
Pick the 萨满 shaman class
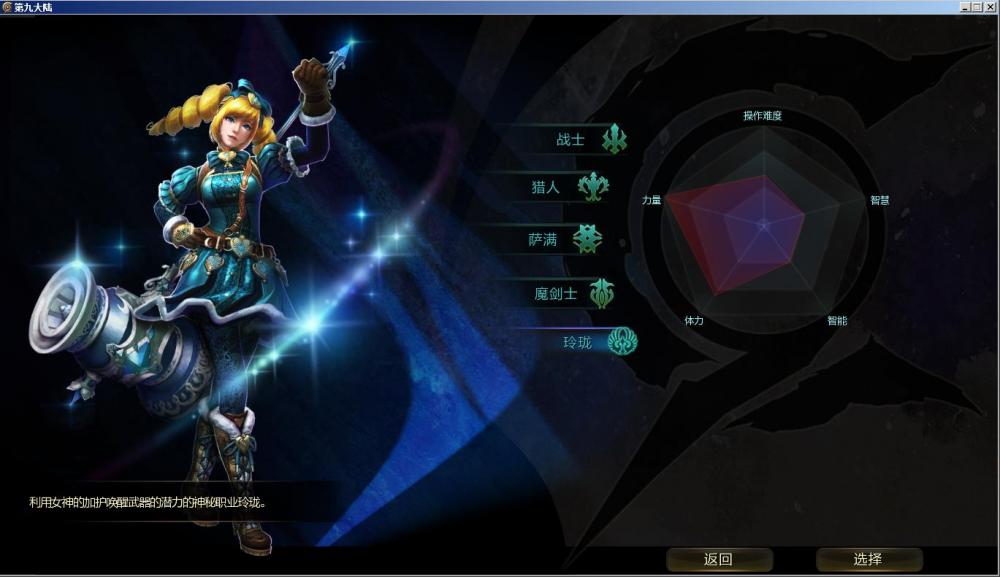coord(543,240)
